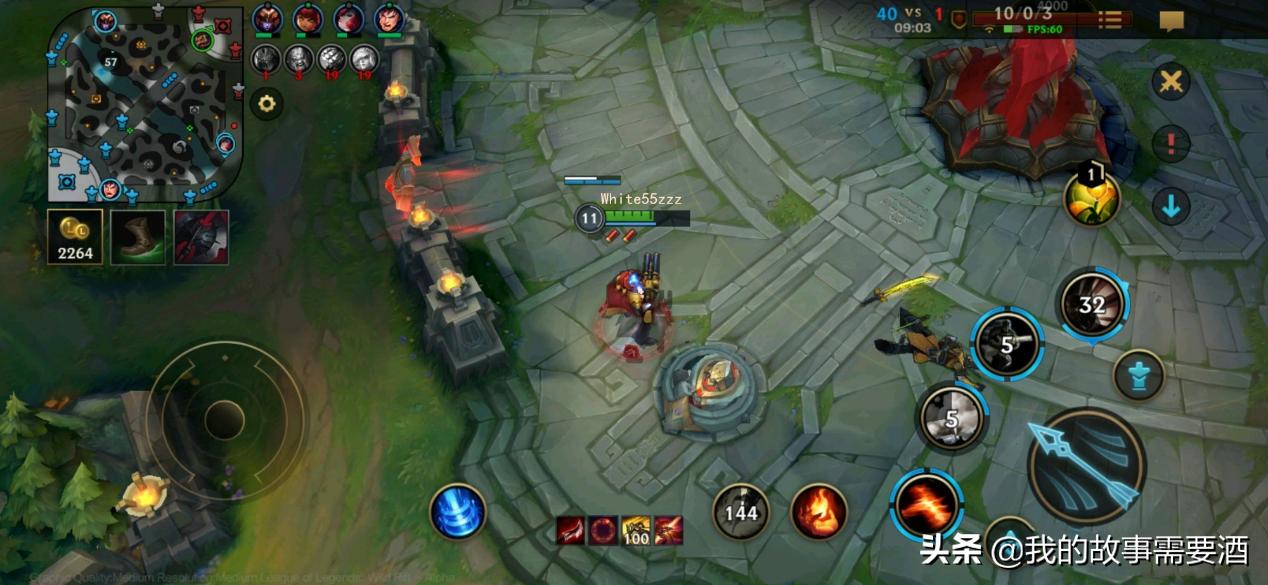
Task: Open settings with the gear icon
Action: [x=266, y=103]
